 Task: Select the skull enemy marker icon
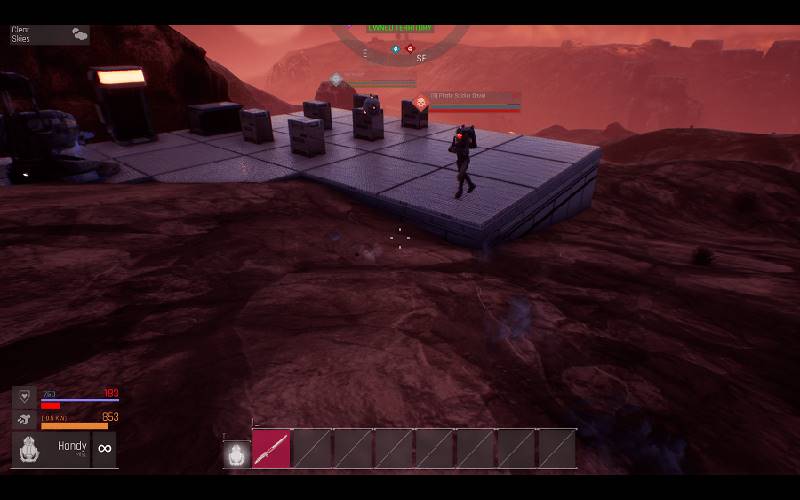[422, 102]
